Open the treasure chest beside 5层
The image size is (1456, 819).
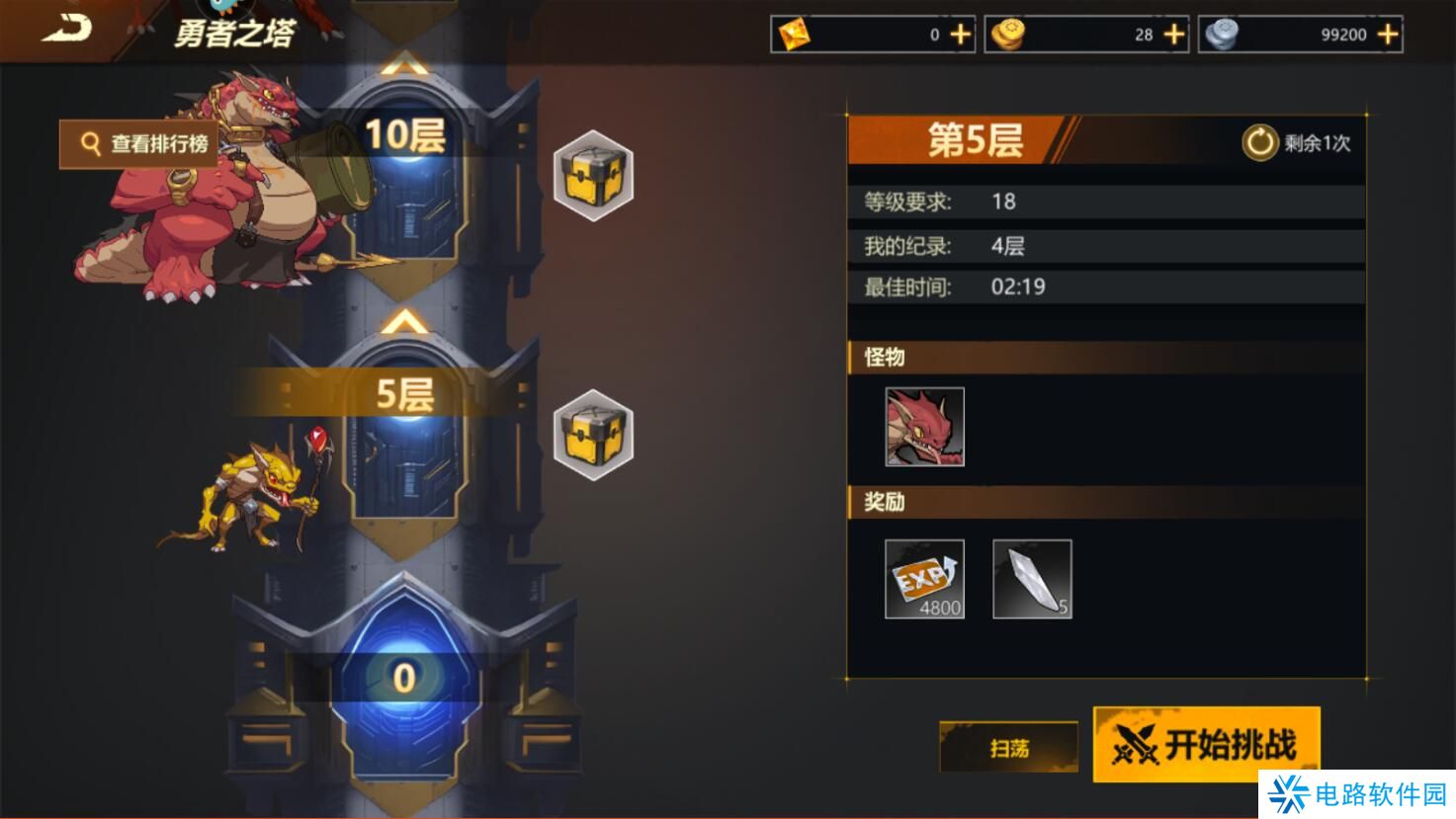(x=593, y=435)
